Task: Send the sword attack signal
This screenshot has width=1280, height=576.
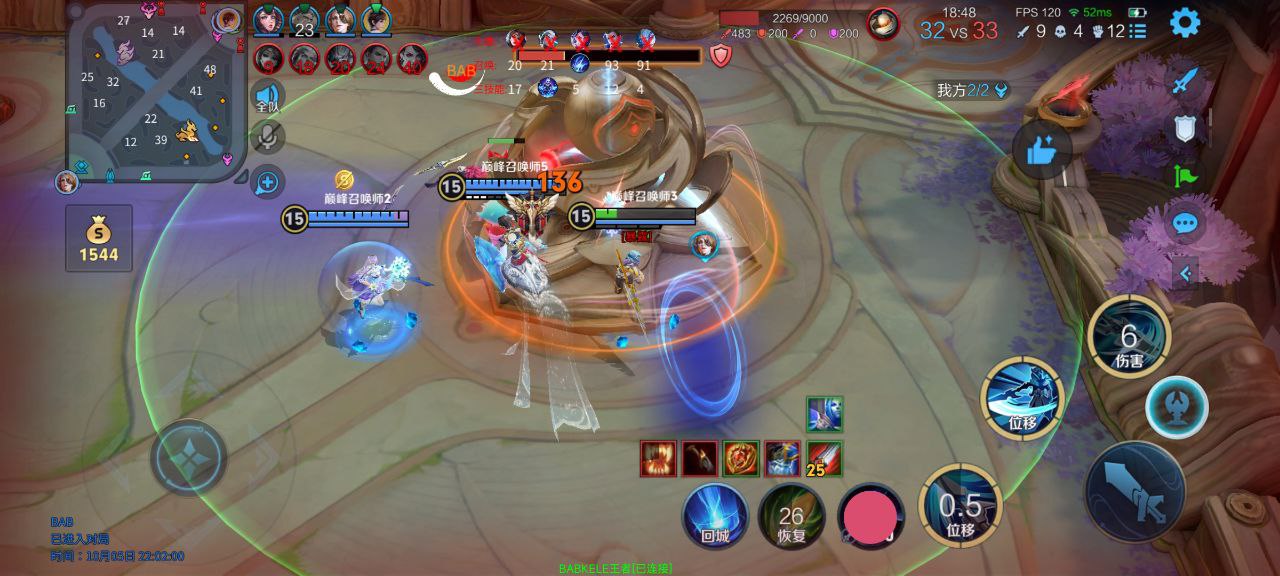Action: (x=1185, y=81)
